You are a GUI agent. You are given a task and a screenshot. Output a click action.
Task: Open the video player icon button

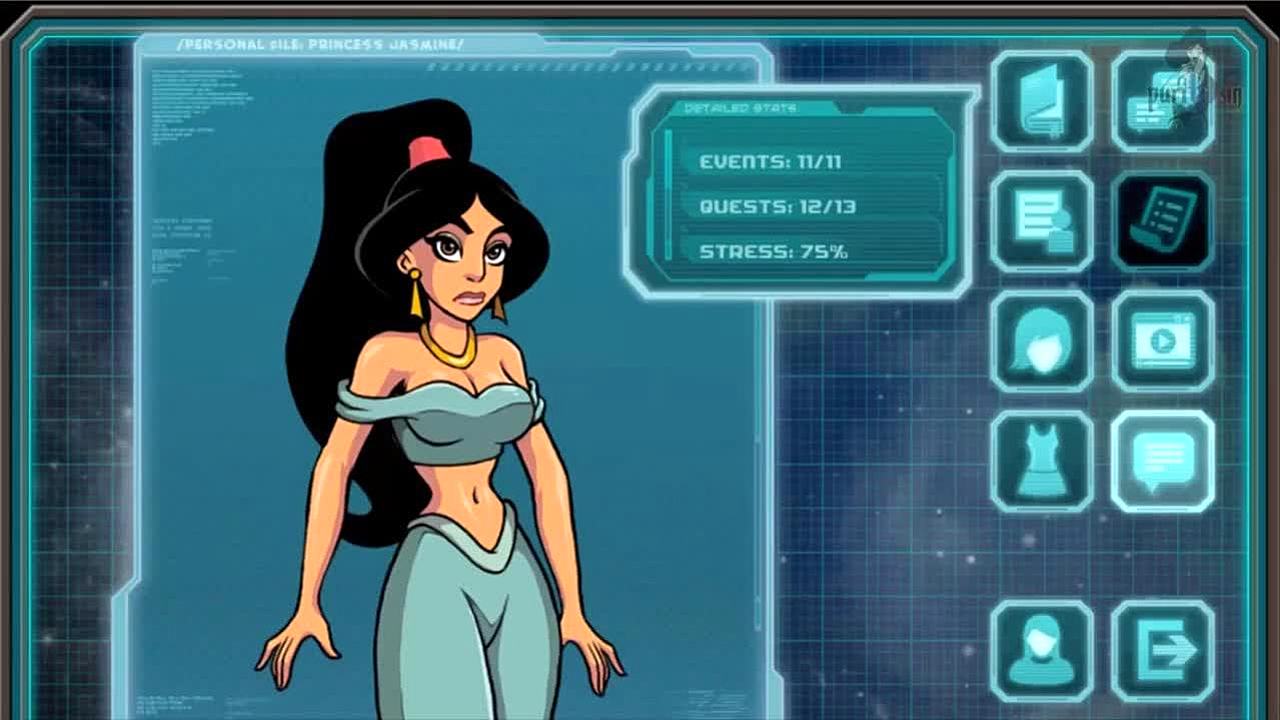(x=1163, y=341)
